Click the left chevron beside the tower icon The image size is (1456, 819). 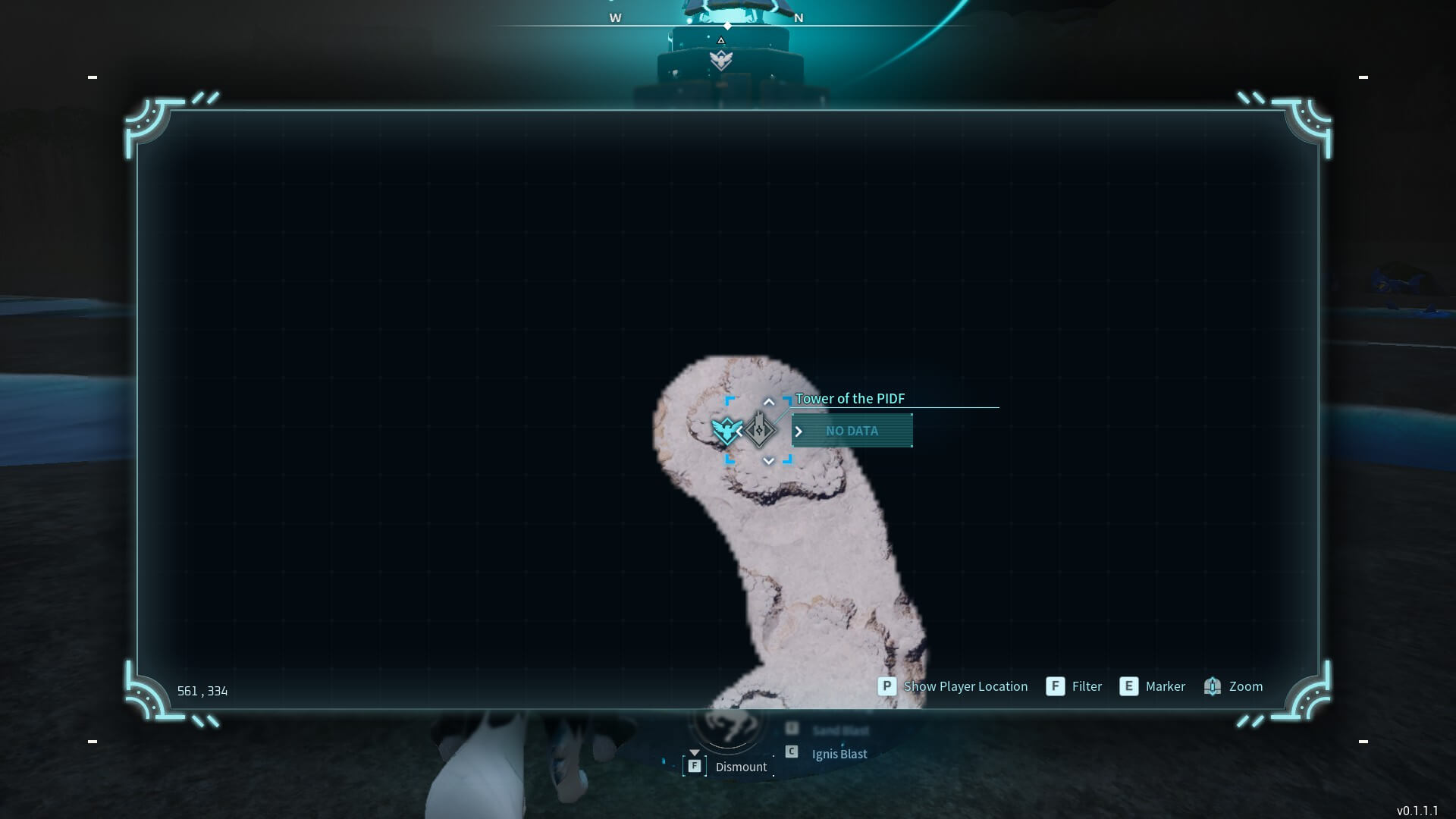(x=739, y=431)
